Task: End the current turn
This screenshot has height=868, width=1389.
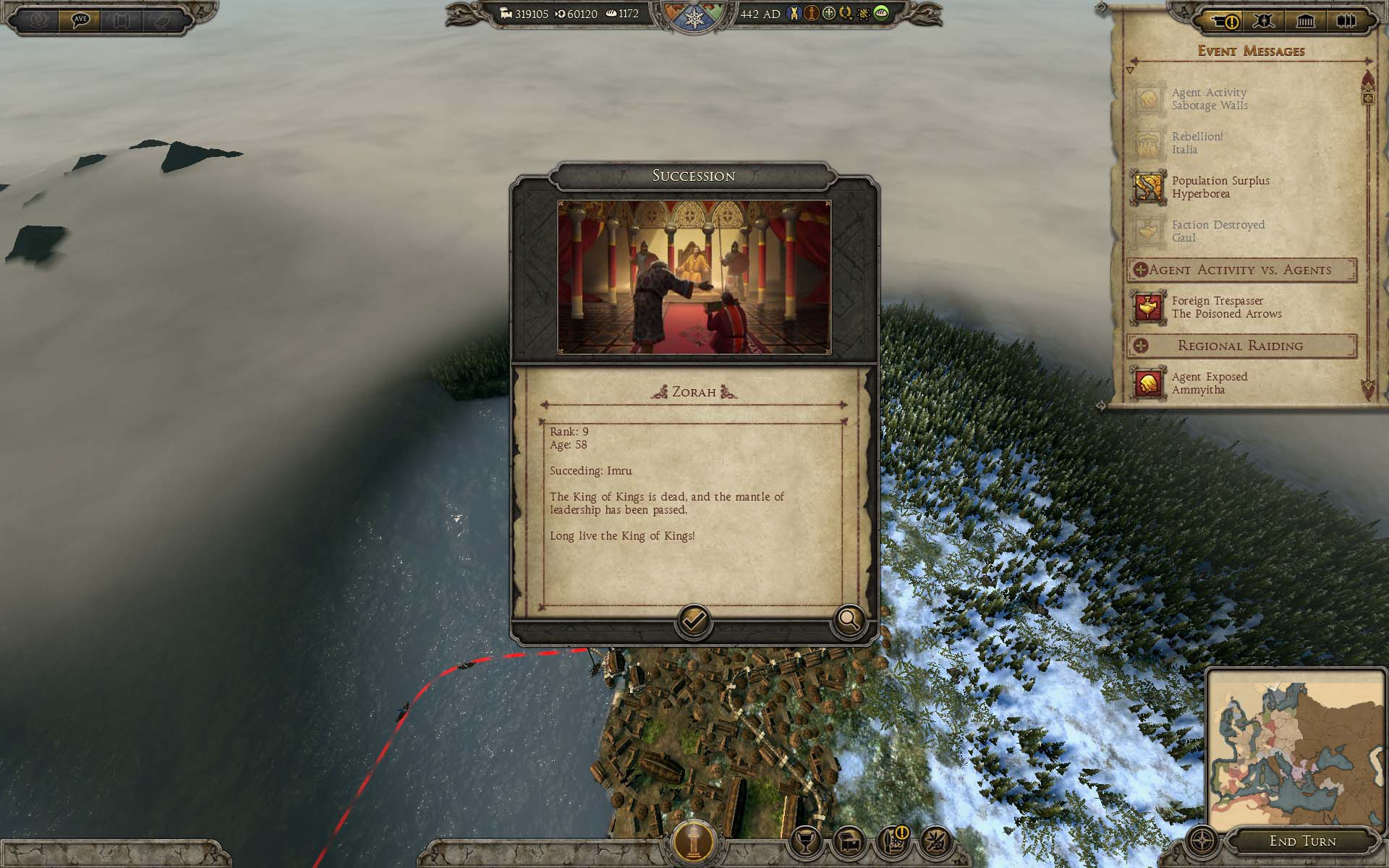Action: coord(1302,841)
